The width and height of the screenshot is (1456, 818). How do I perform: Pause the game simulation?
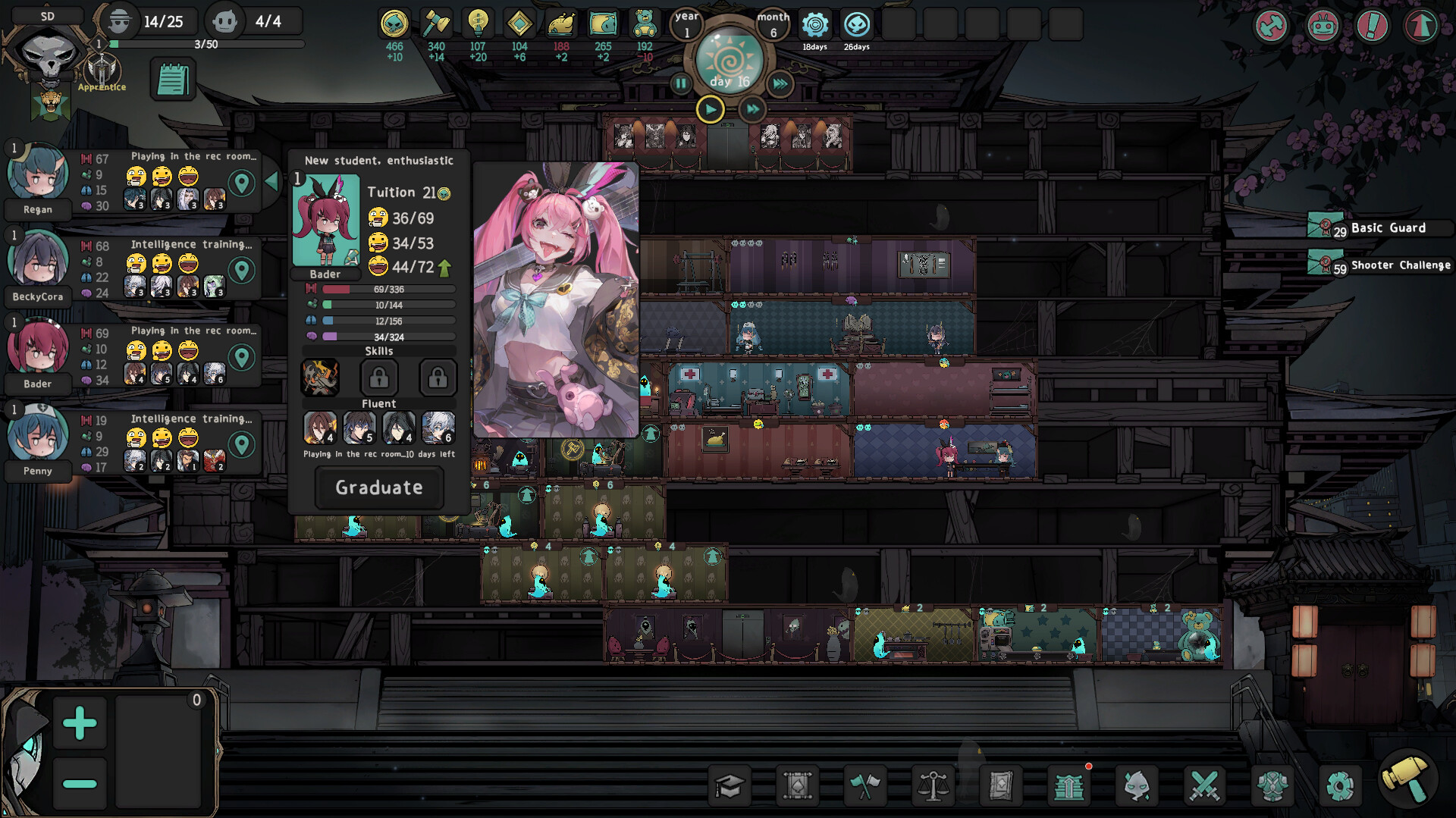(680, 85)
